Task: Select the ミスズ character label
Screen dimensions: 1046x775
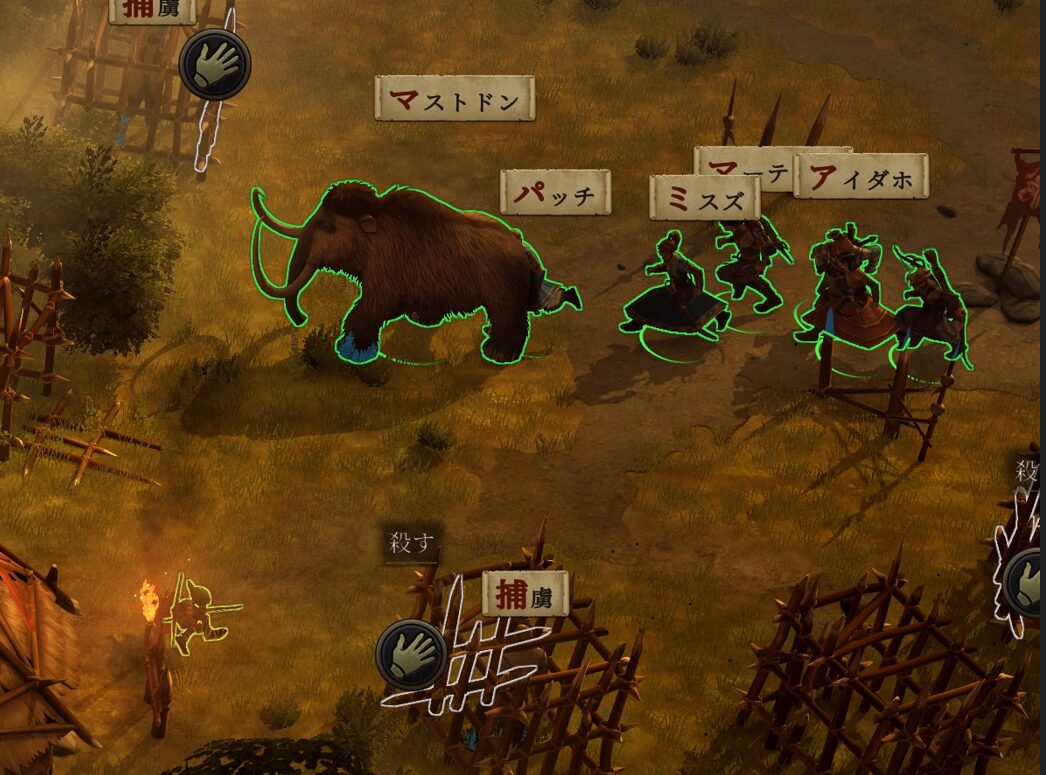Action: [704, 199]
